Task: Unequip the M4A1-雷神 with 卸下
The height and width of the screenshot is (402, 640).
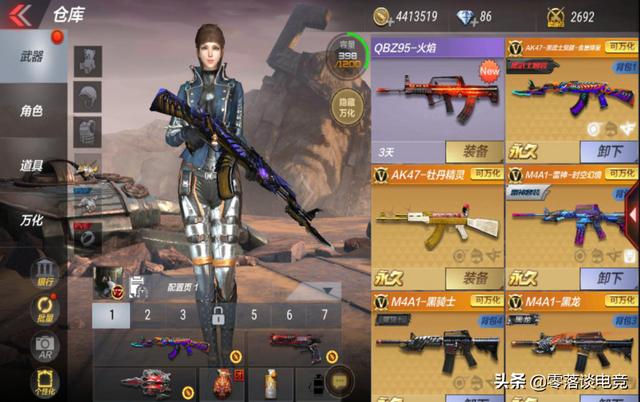Action: point(608,277)
